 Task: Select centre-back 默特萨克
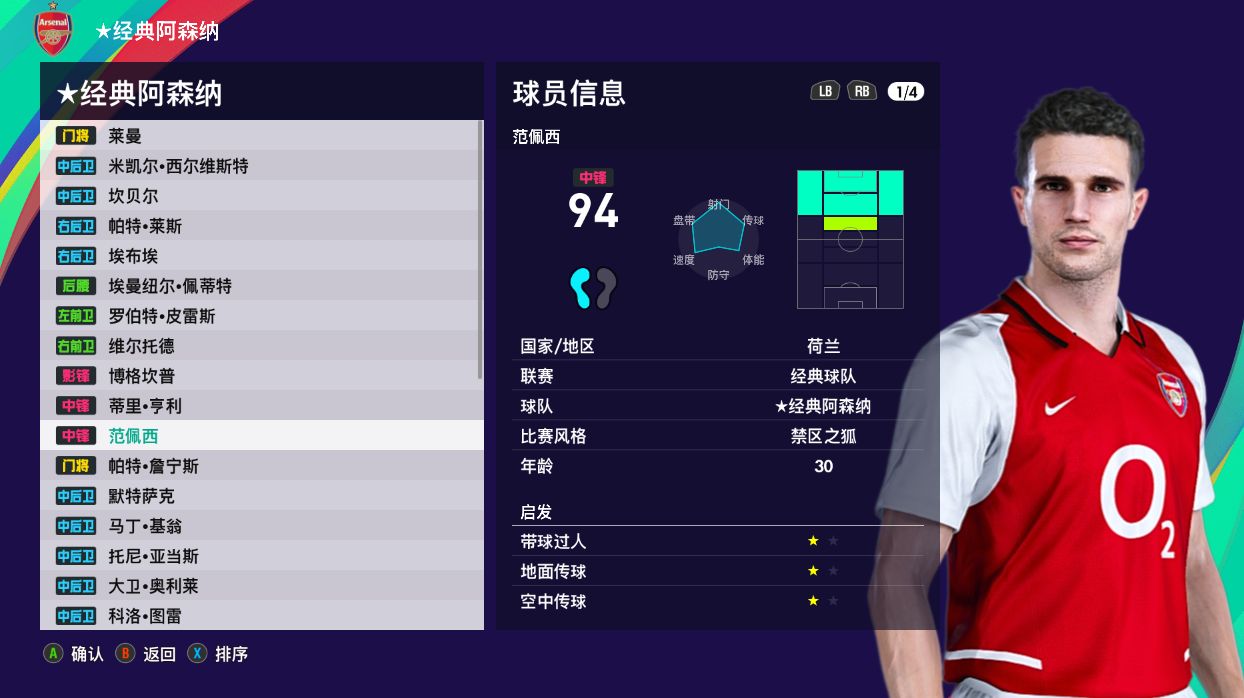(260, 496)
